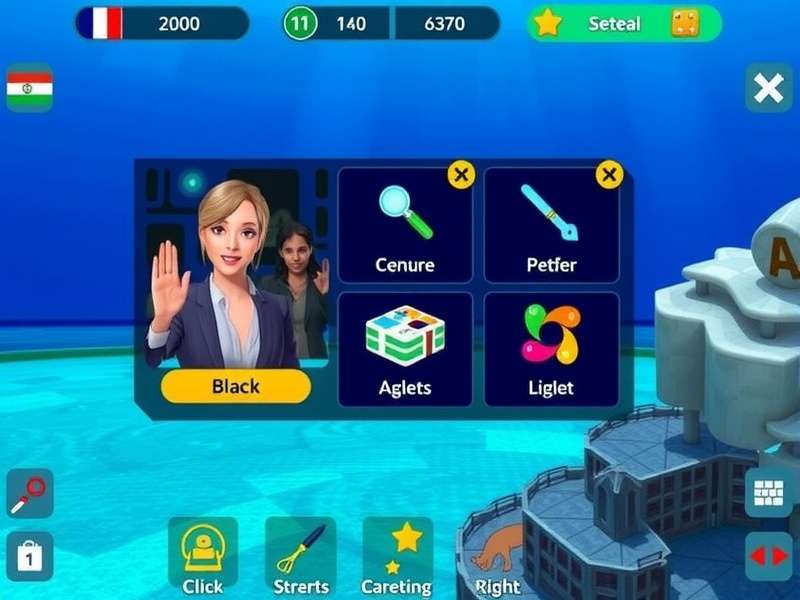Dismiss the Cenure tile's yellow X badge
The width and height of the screenshot is (800, 600).
click(x=460, y=175)
